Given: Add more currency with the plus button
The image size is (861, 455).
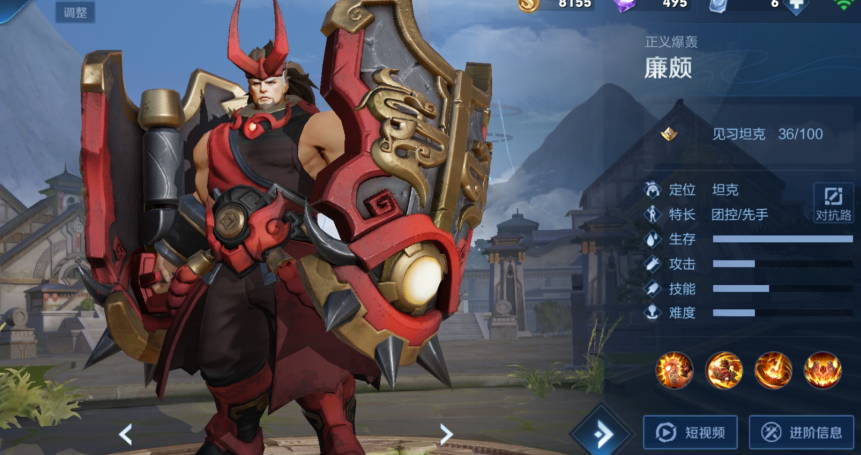Looking at the screenshot, I should tap(796, 5).
